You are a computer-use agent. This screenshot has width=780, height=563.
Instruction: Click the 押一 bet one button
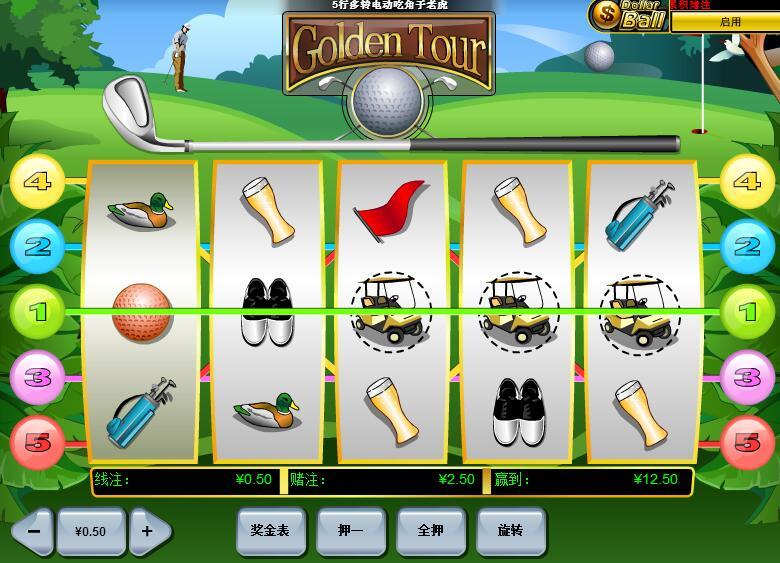pyautogui.click(x=350, y=531)
